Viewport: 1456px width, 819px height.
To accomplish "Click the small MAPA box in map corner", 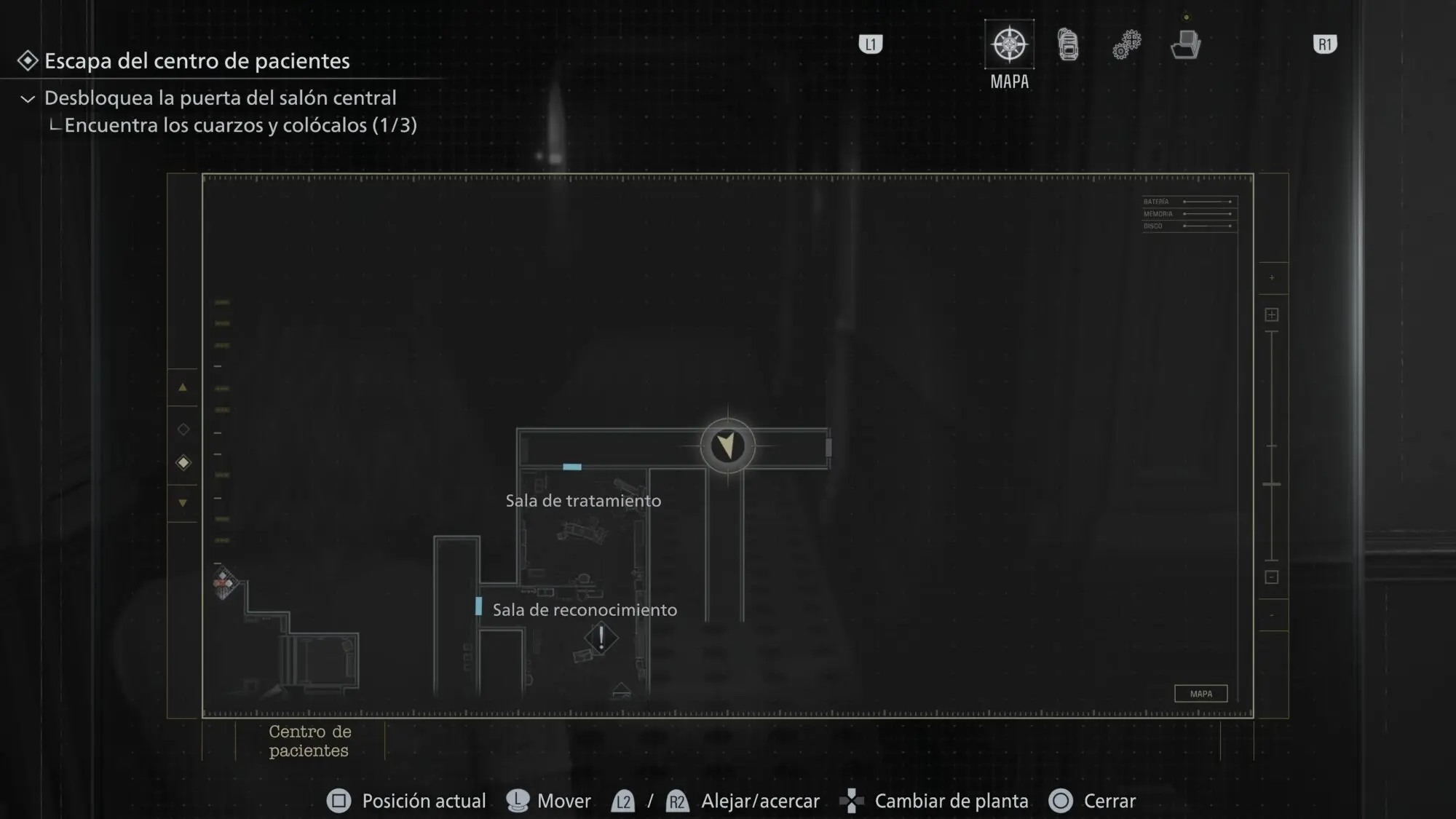I will click(1200, 694).
